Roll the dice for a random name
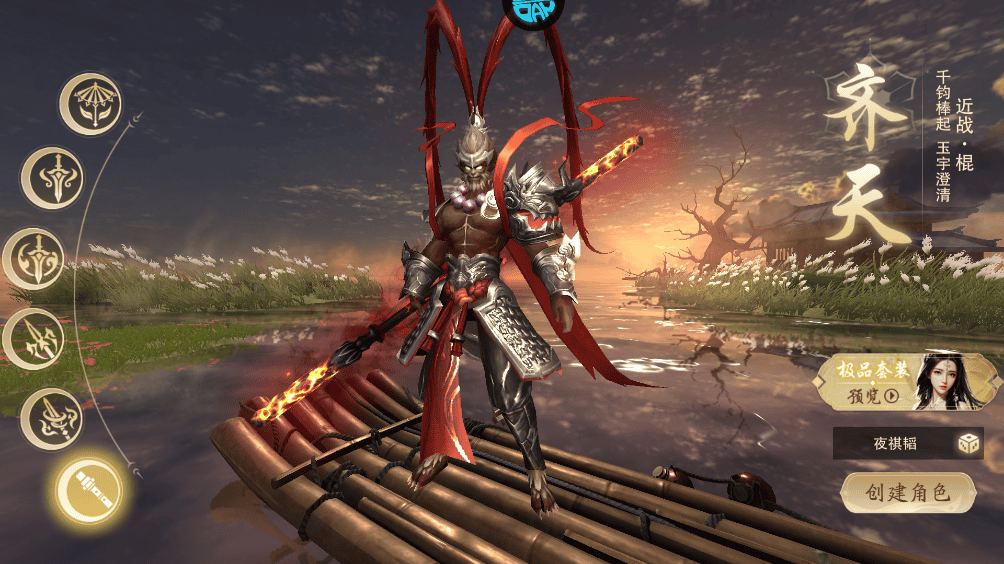This screenshot has width=1004, height=564. click(968, 443)
